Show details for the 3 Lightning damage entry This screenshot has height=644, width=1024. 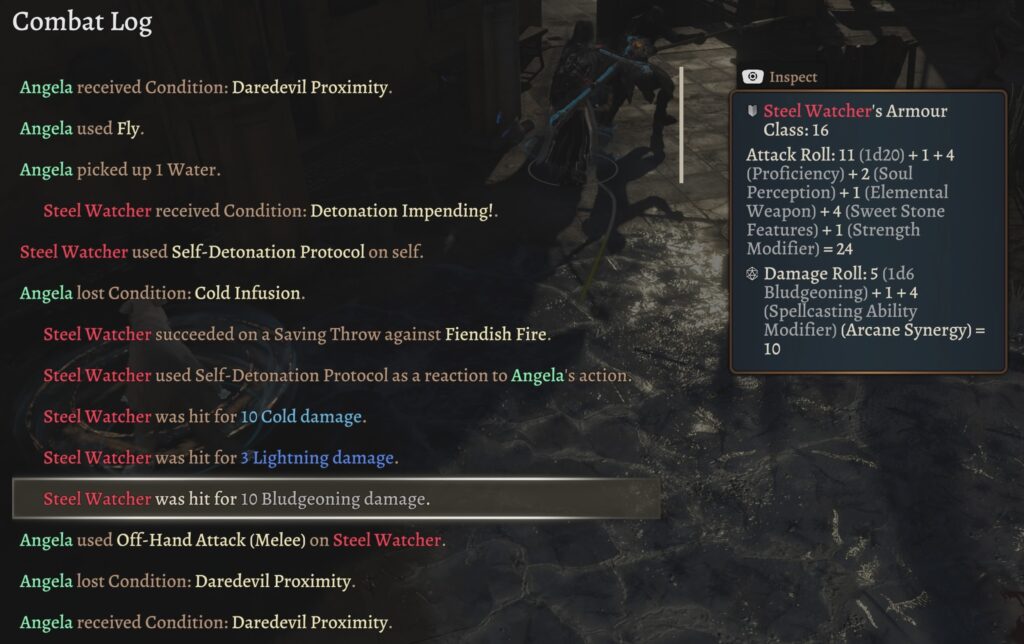pos(220,458)
